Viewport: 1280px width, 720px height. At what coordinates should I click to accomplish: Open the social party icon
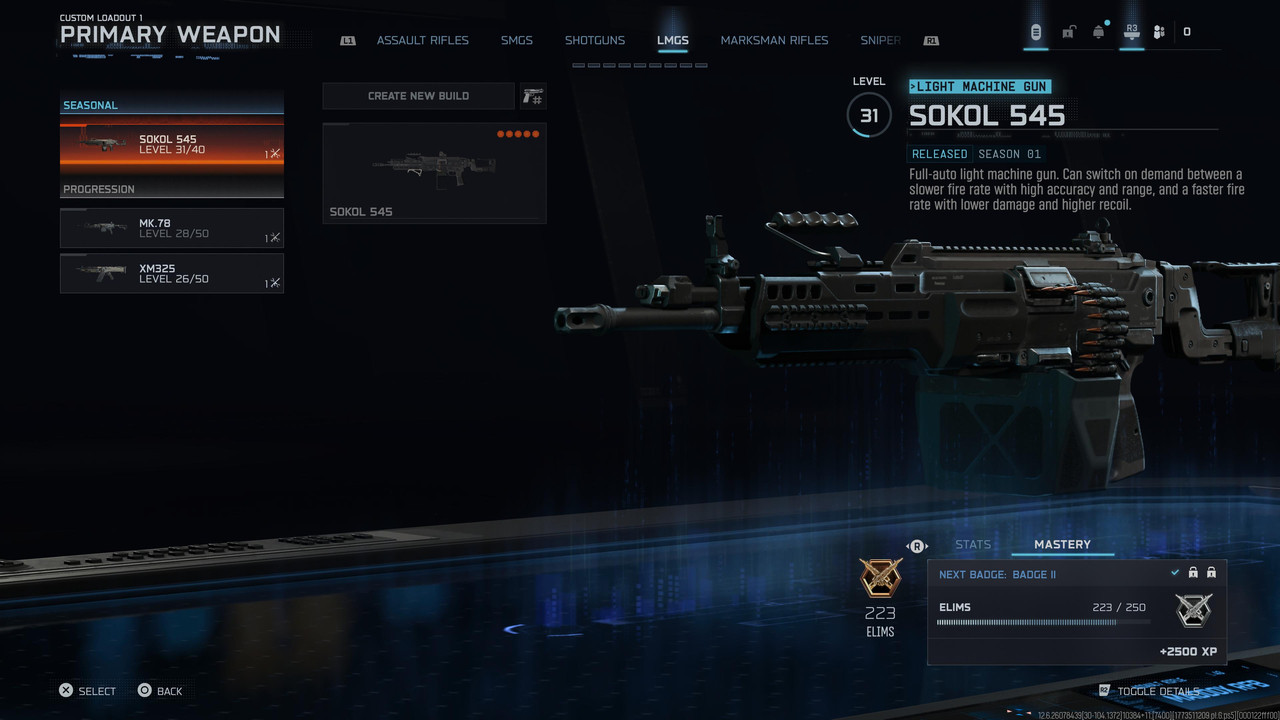[x=1159, y=32]
